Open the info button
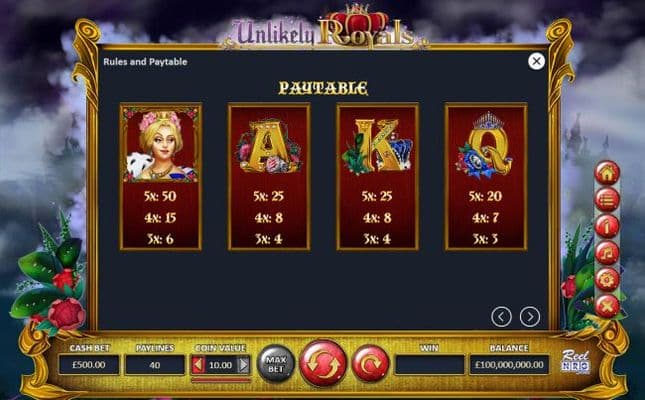This screenshot has height=400, width=645. pos(606,226)
